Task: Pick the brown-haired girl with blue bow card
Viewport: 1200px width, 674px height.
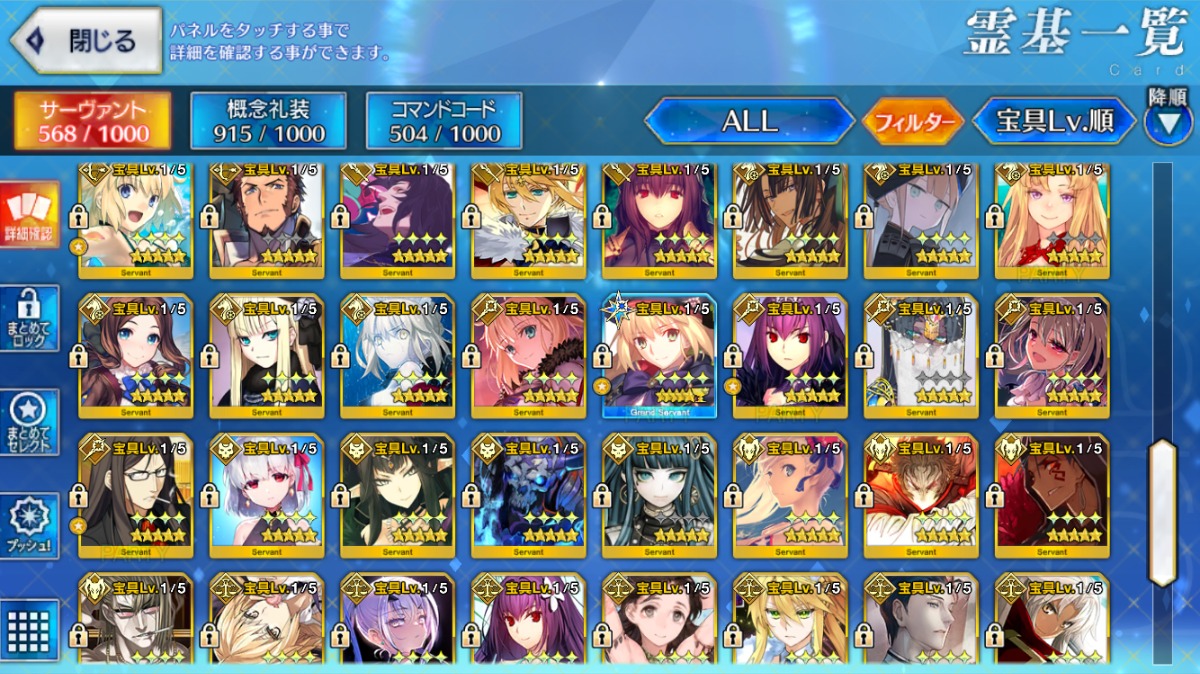Action: tap(136, 356)
